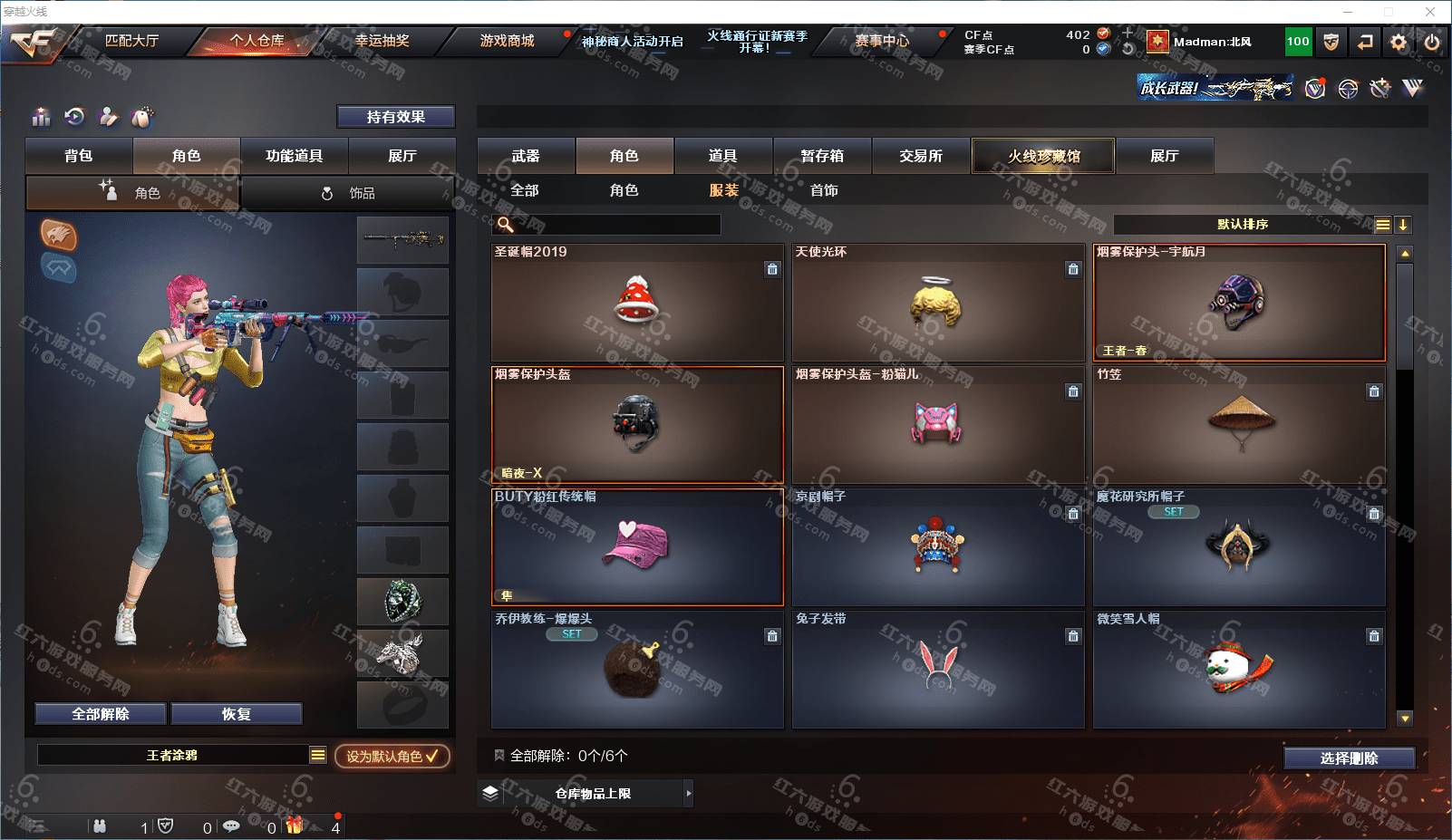This screenshot has height=840, width=1452.
Task: Open the 默认排序 sorting dropdown
Action: click(x=1243, y=225)
